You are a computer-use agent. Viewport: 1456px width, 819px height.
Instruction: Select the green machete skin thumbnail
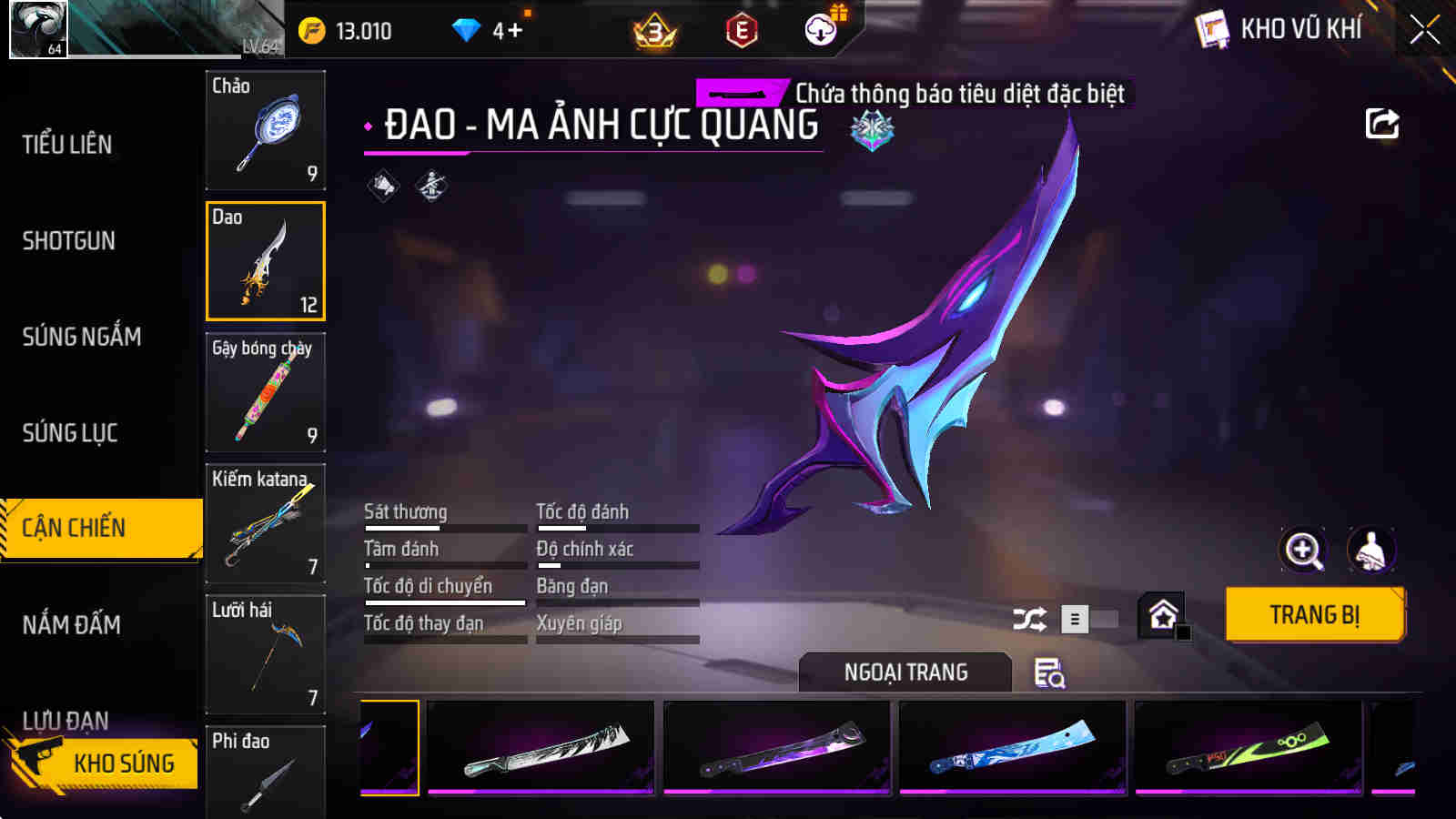1247,748
